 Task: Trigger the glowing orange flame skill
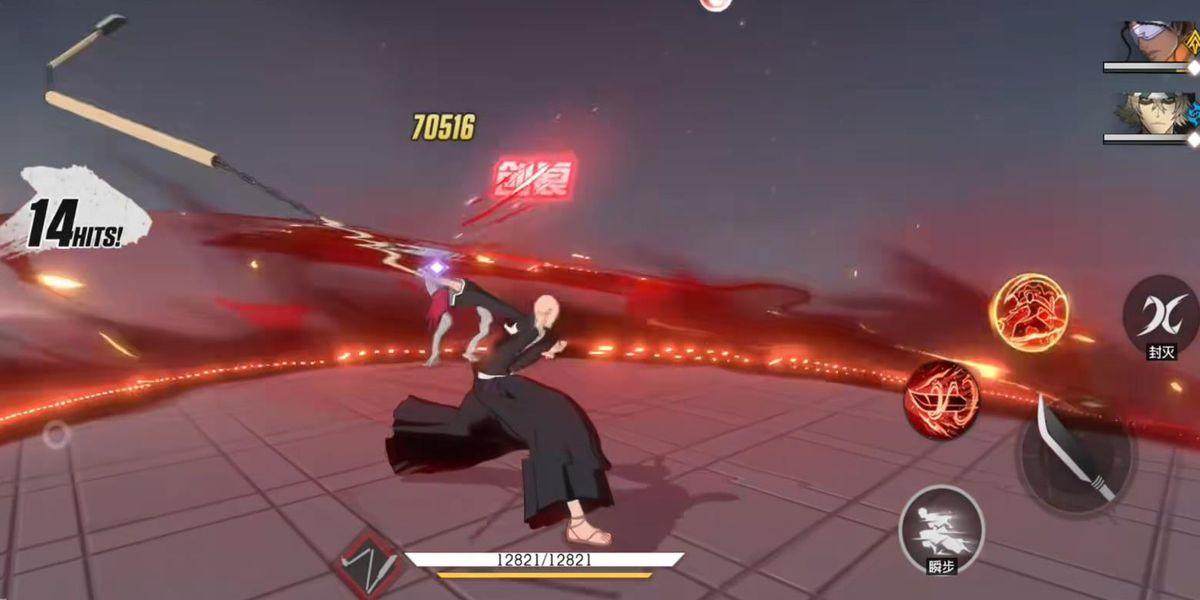click(1029, 313)
